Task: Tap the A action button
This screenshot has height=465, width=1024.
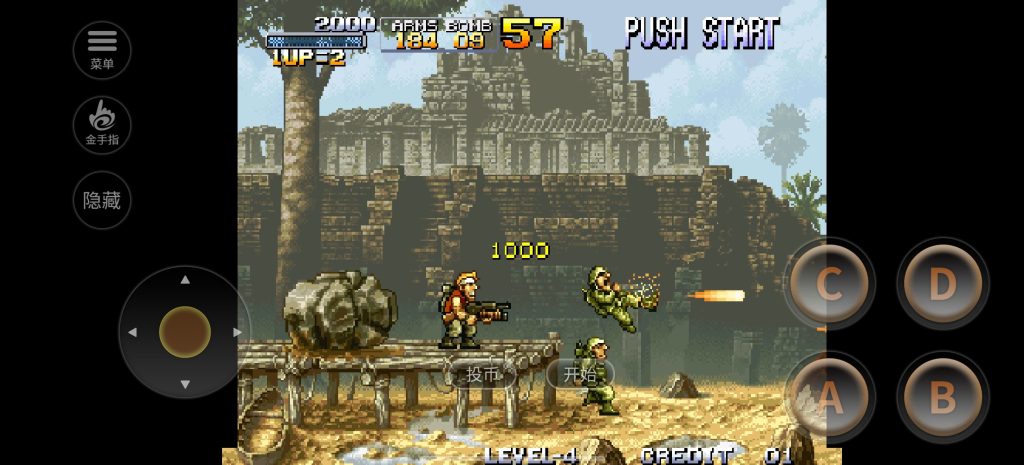Action: click(x=829, y=398)
